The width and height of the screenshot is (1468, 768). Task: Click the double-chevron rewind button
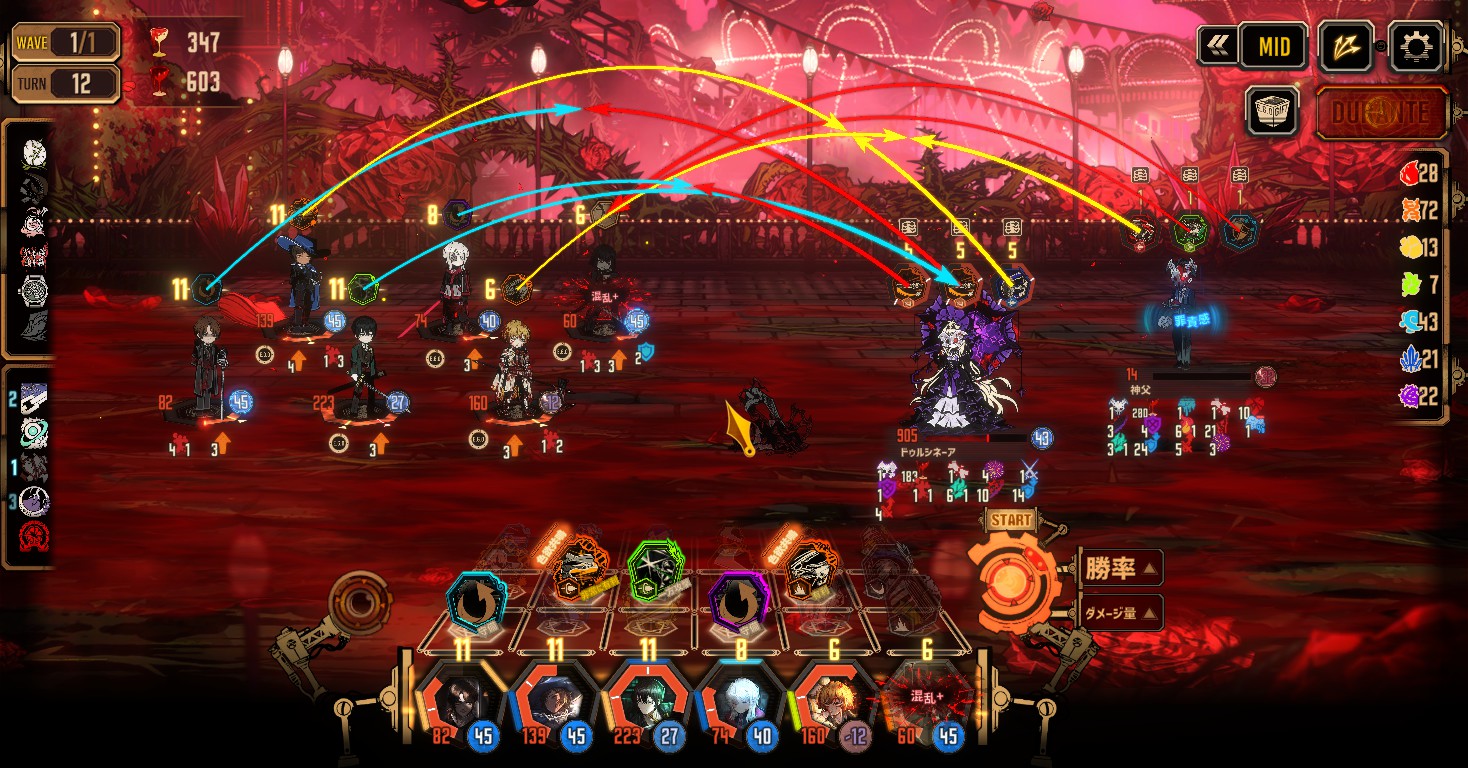point(1217,46)
